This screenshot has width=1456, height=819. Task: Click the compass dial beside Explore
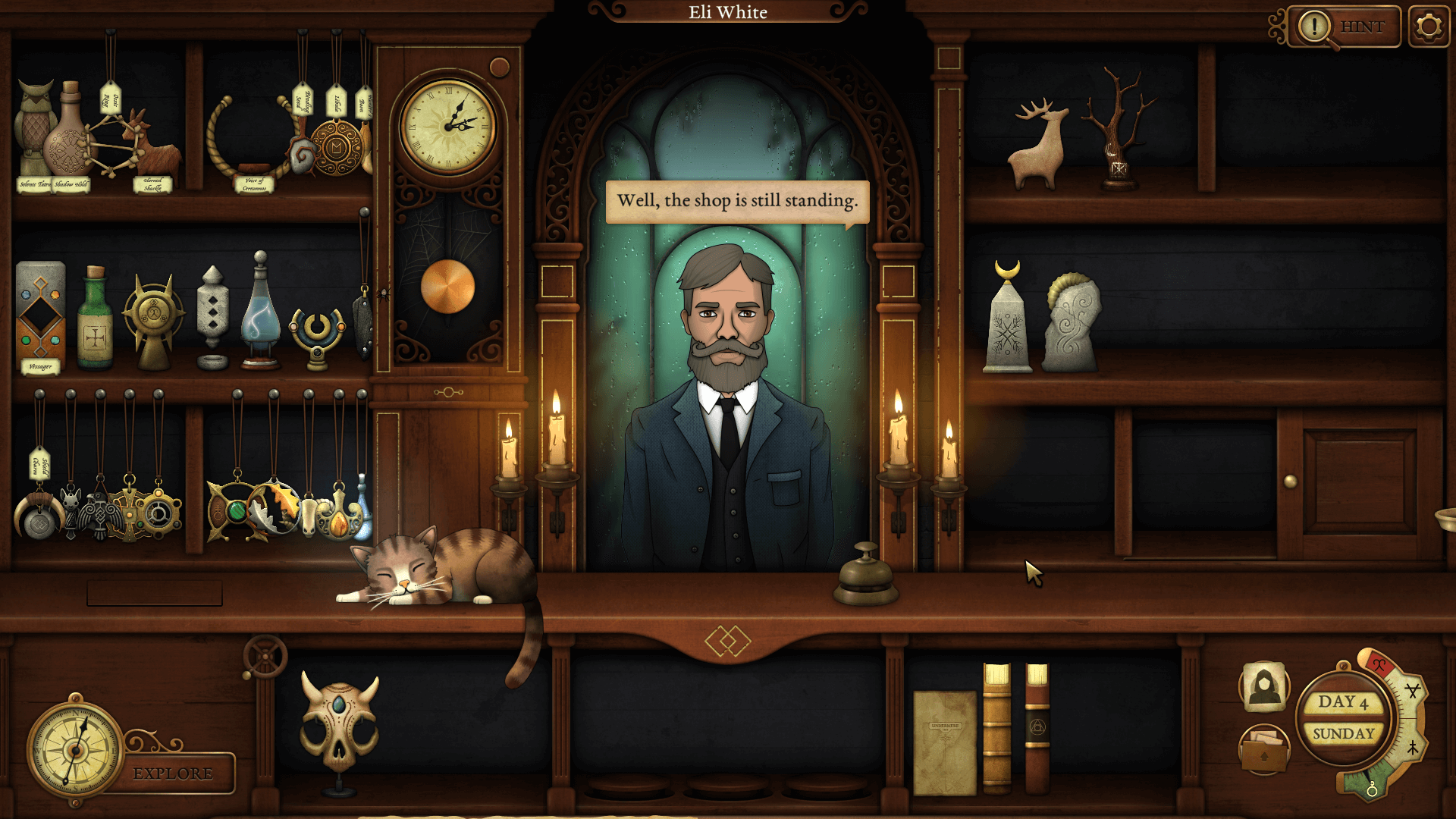coord(76,751)
